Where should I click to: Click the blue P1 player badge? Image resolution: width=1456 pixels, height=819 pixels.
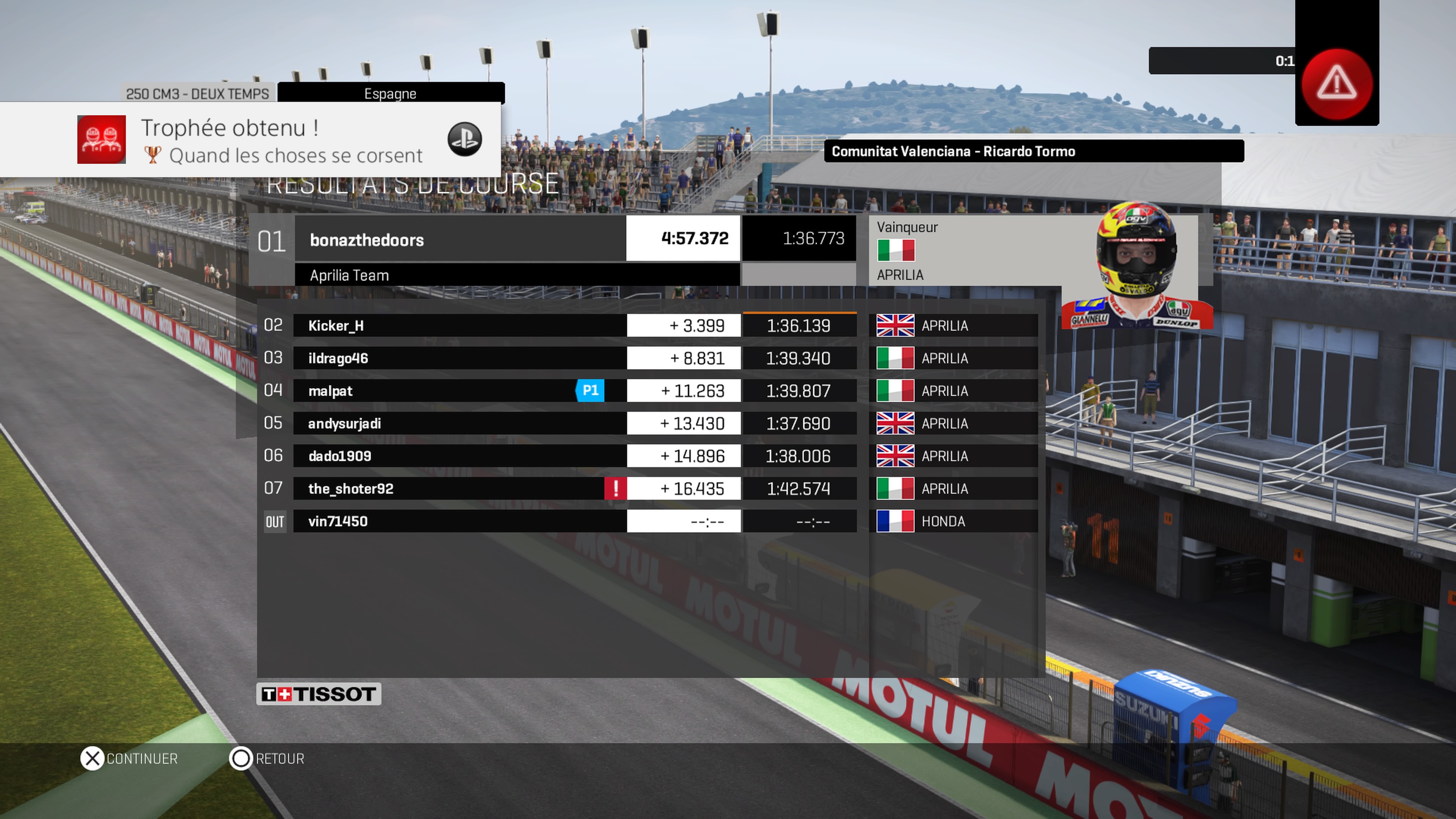590,391
